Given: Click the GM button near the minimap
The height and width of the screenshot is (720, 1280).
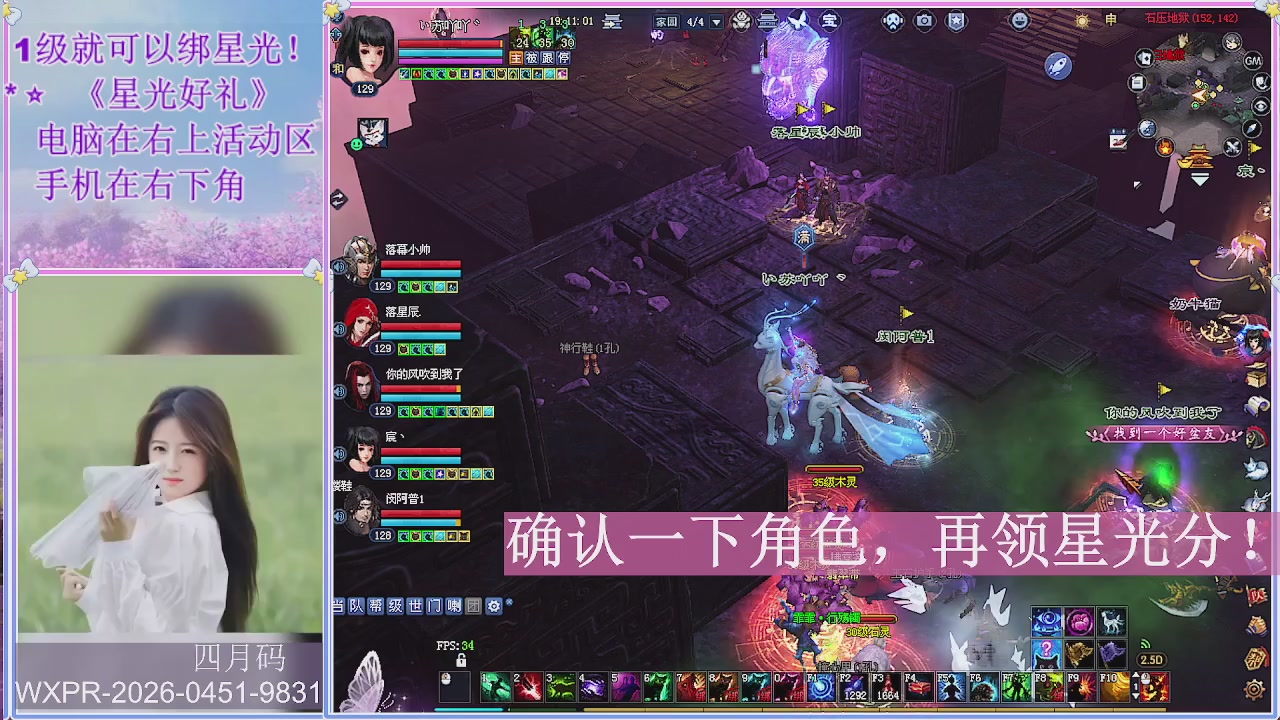Looking at the screenshot, I should pos(1253,61).
